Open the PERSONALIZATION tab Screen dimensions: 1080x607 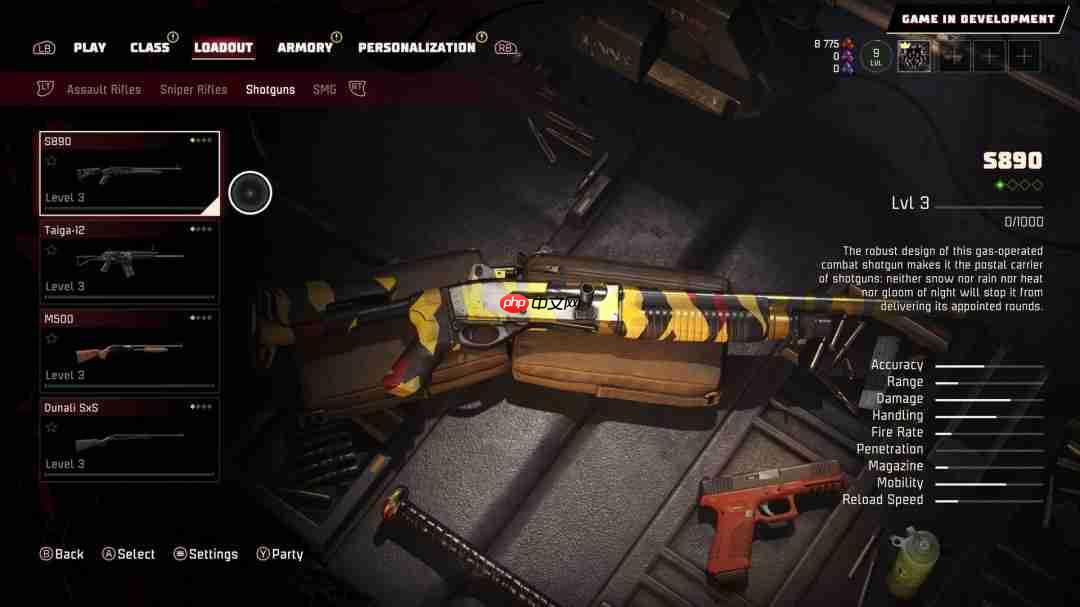(417, 48)
